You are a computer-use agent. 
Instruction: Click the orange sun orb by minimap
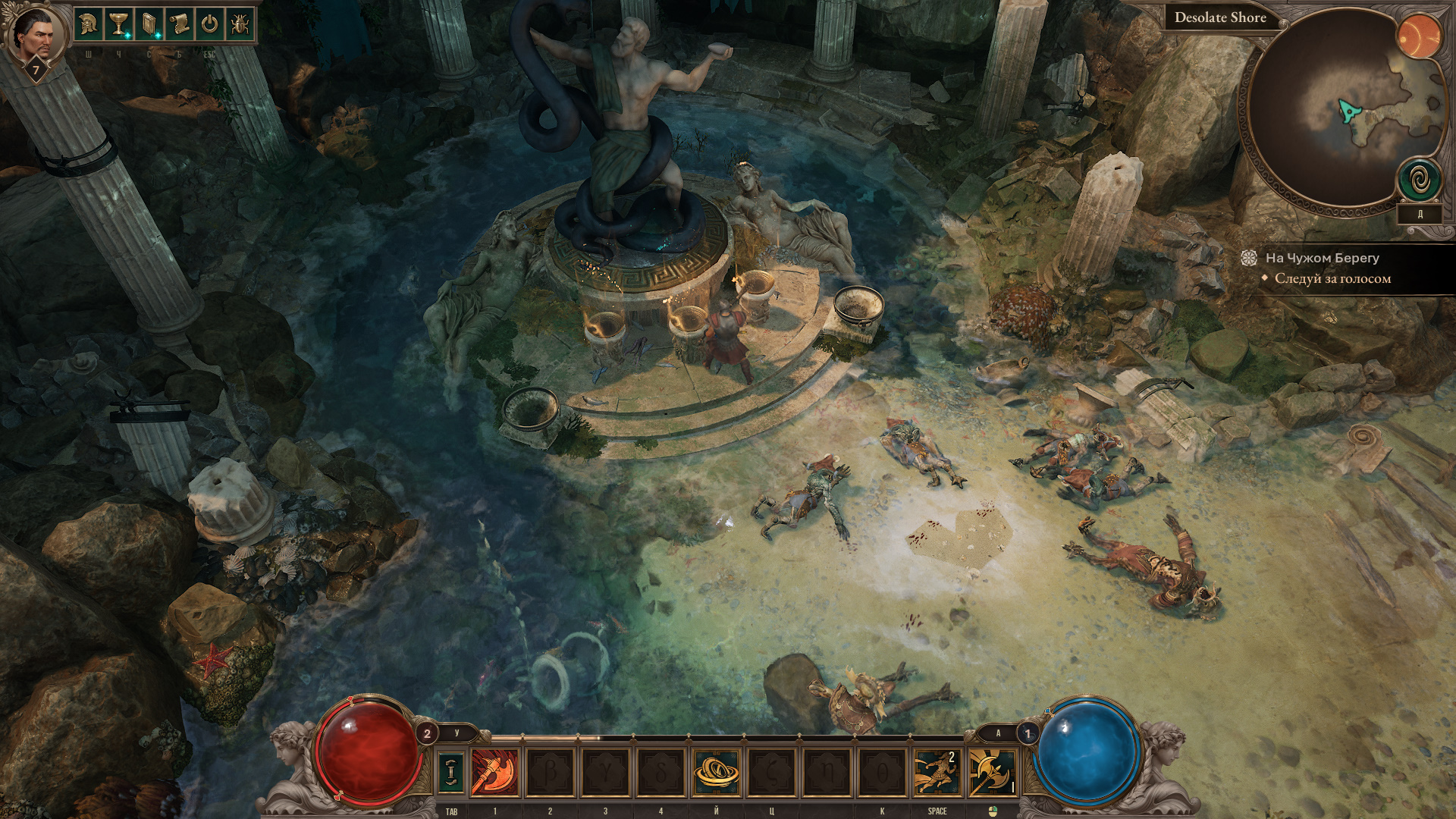click(x=1418, y=36)
